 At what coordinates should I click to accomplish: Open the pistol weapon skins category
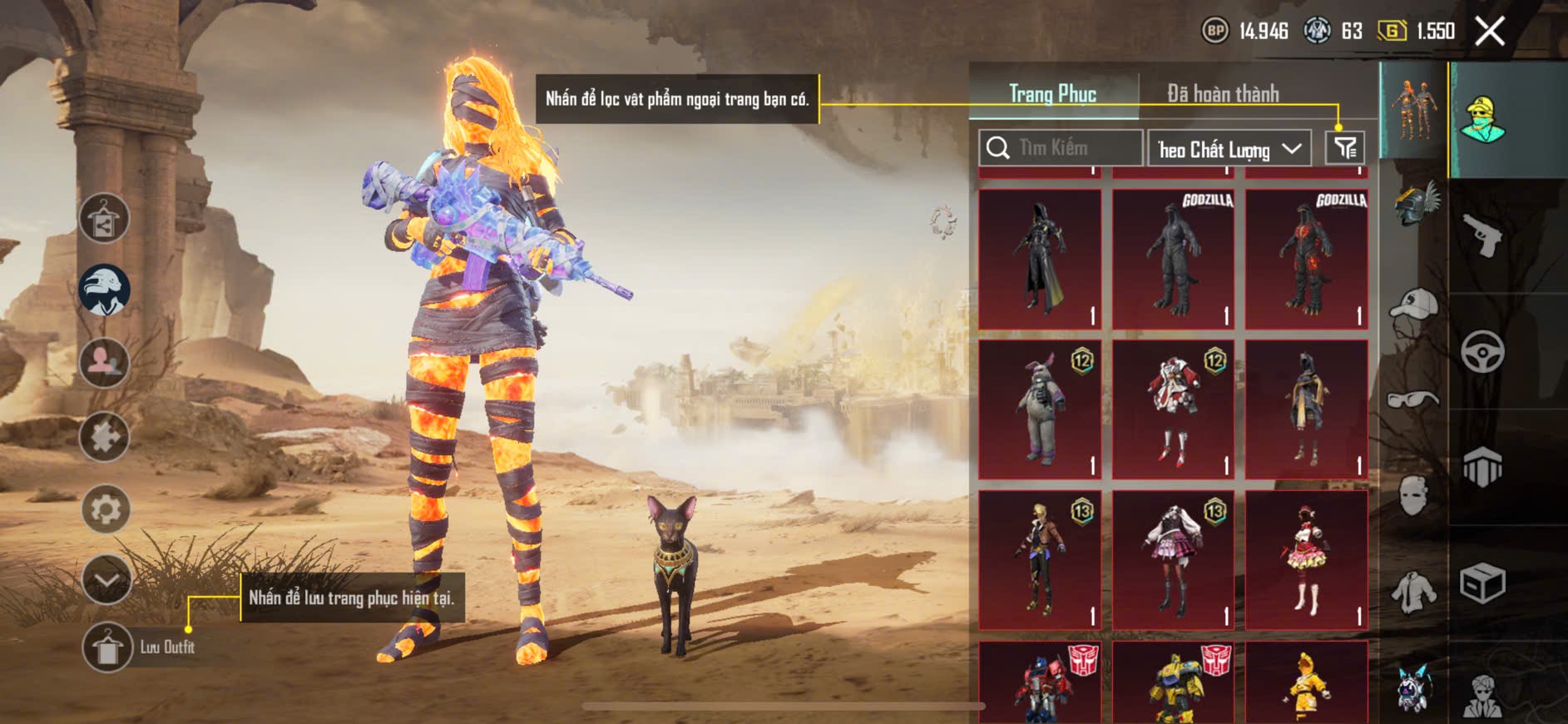point(1482,237)
